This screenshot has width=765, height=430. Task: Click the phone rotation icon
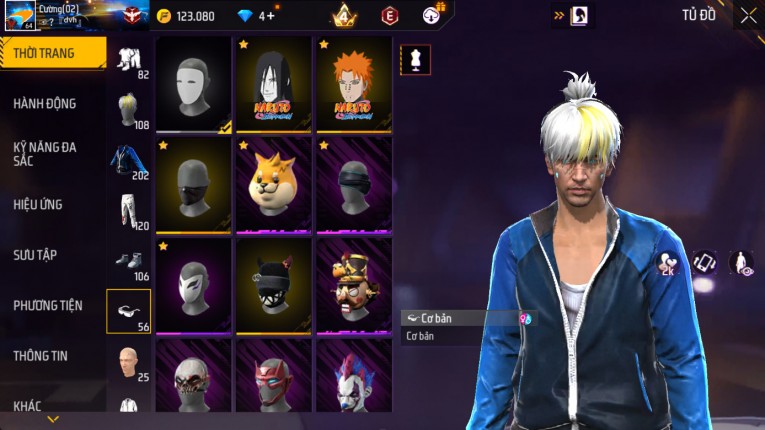click(x=705, y=263)
